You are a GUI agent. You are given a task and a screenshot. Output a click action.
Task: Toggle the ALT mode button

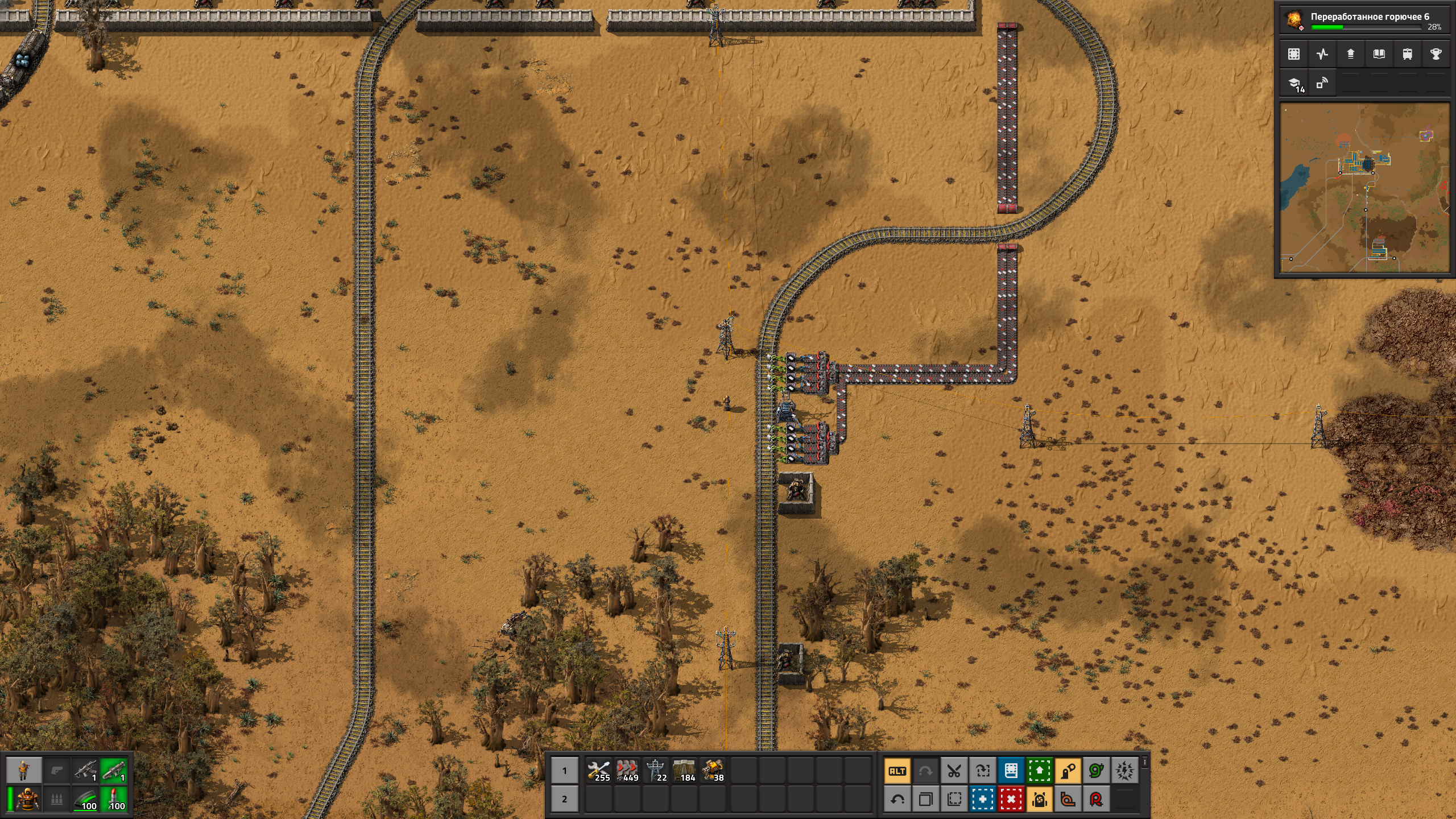pos(897,771)
